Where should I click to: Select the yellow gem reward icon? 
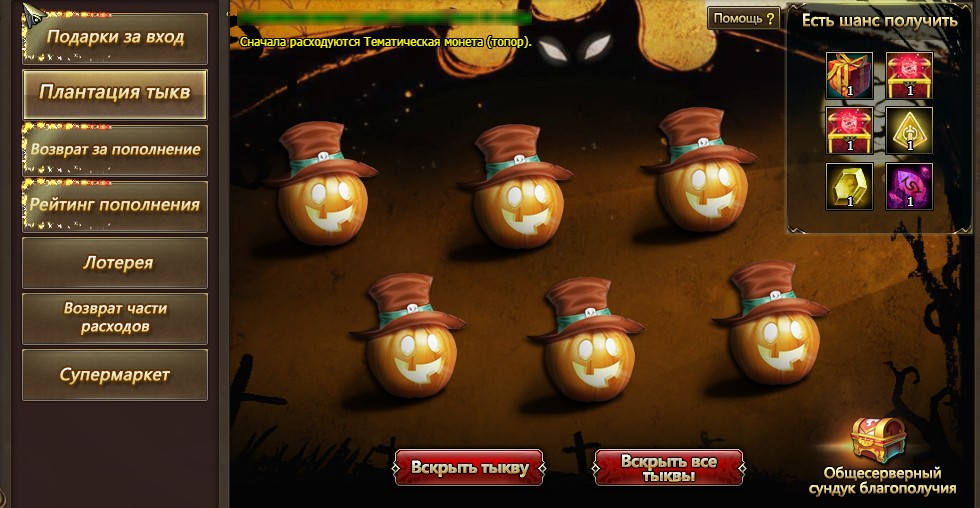849,186
